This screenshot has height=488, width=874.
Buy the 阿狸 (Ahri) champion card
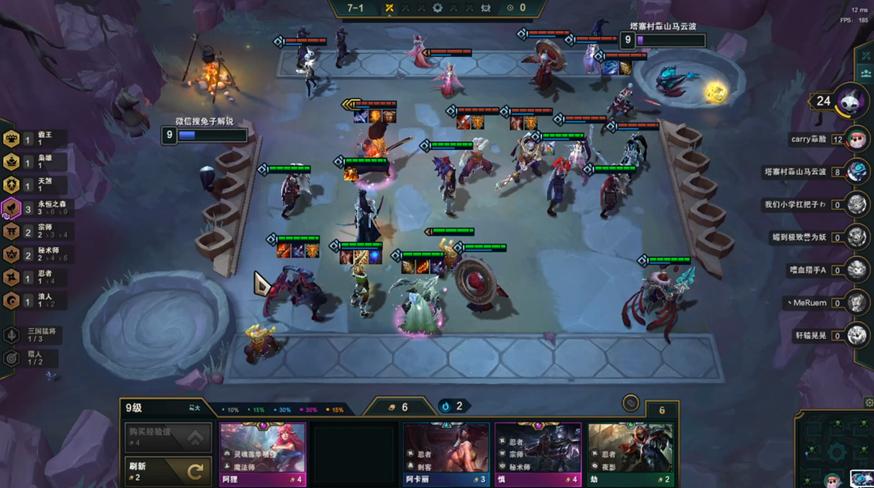pyautogui.click(x=262, y=452)
